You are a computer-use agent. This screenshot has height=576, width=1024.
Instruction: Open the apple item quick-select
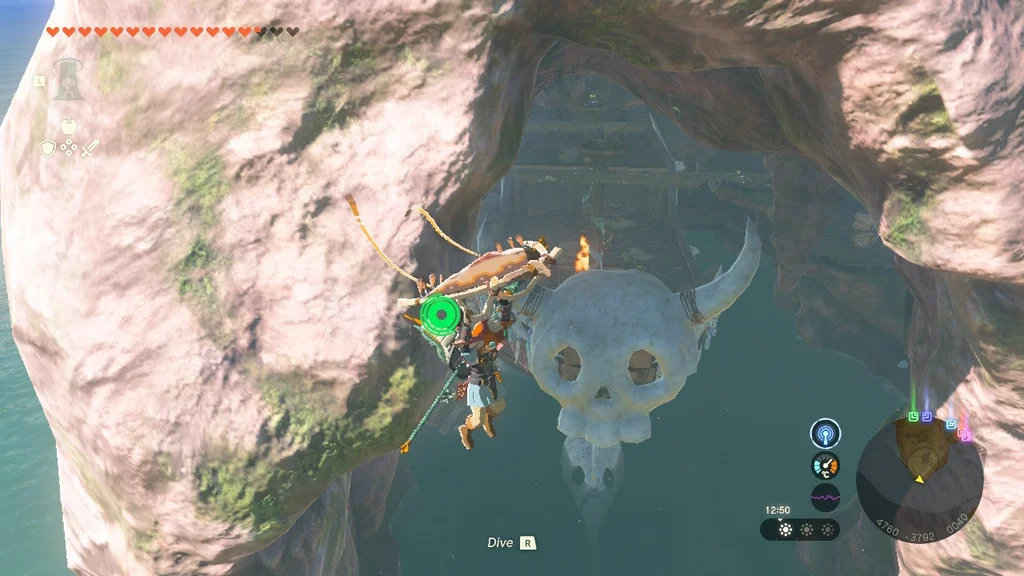tap(68, 125)
